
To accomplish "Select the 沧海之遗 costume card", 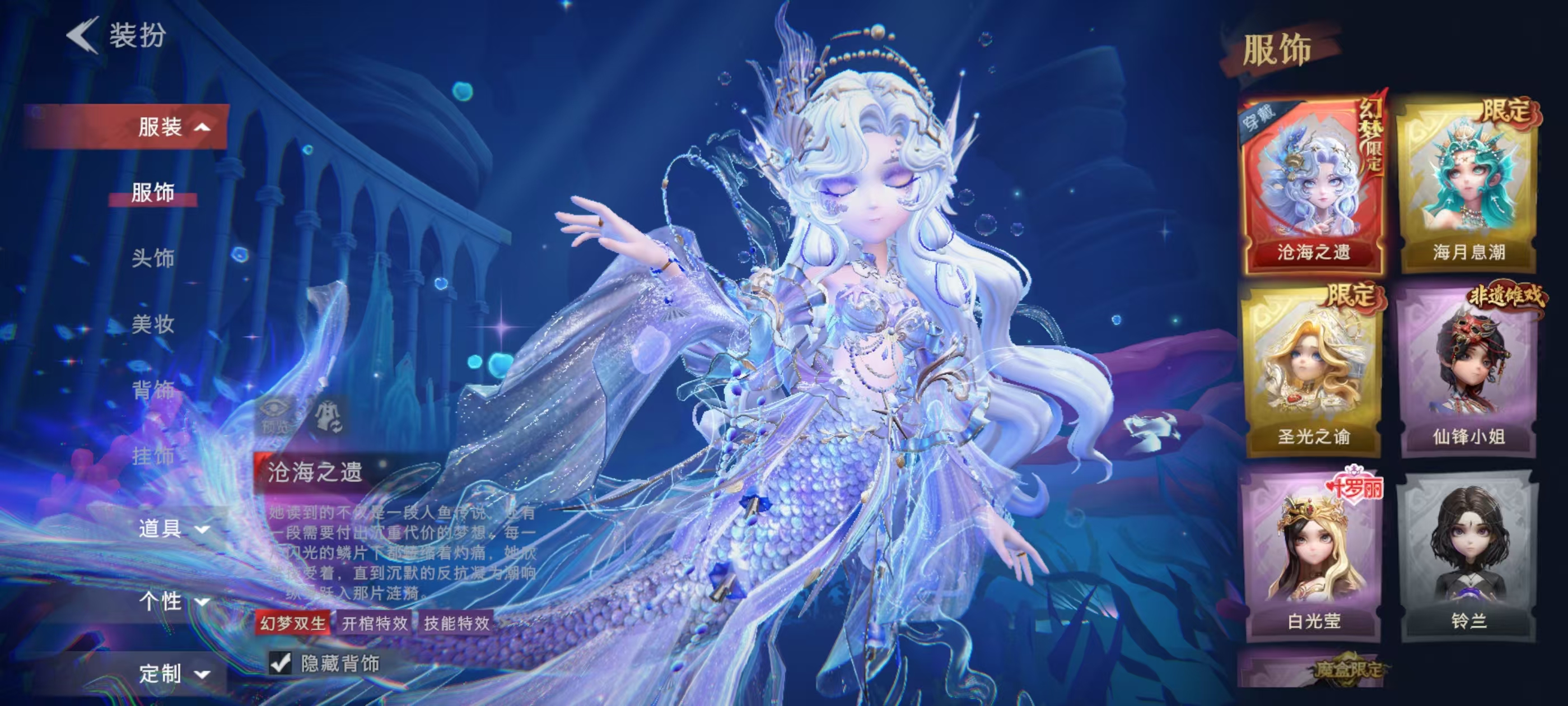I will pos(1313,184).
